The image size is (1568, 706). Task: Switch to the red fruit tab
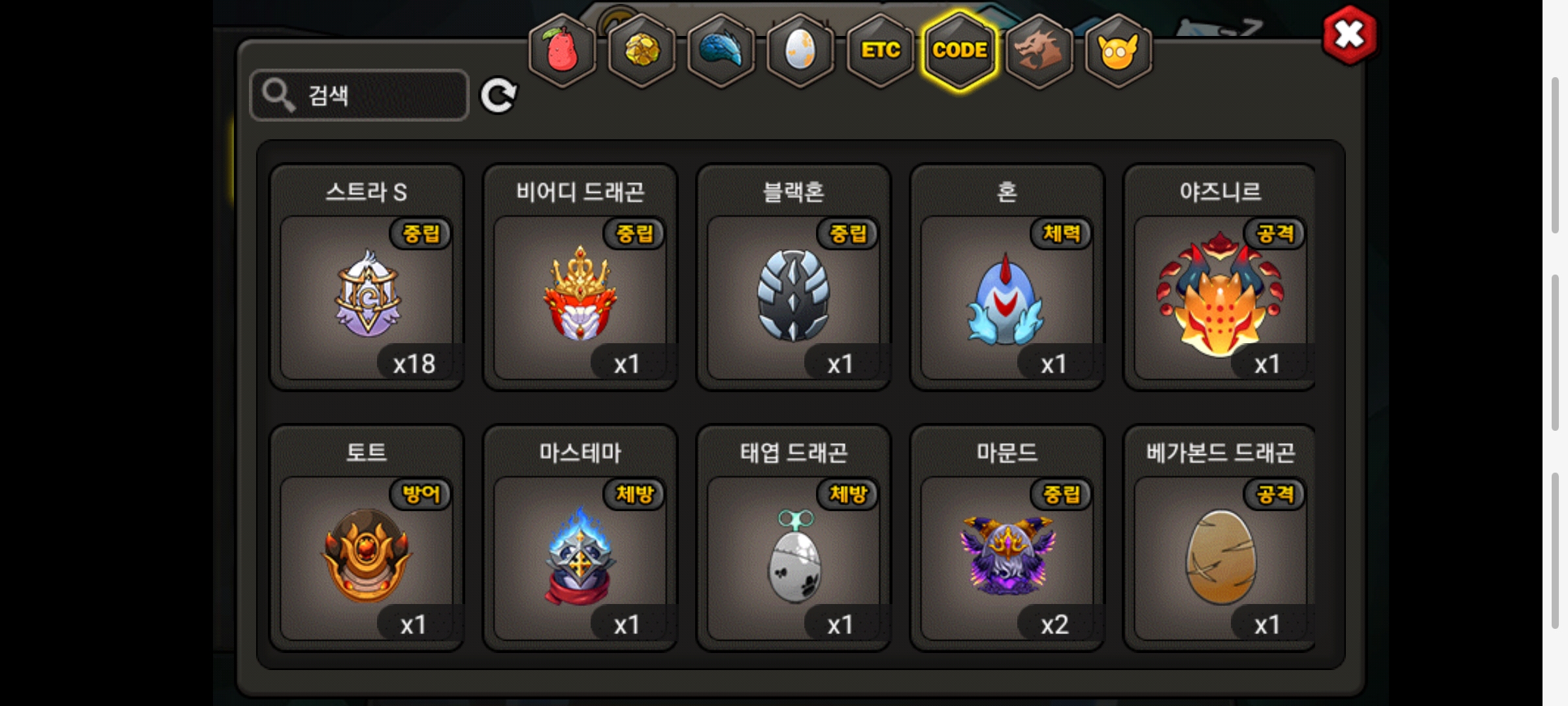pos(562,51)
